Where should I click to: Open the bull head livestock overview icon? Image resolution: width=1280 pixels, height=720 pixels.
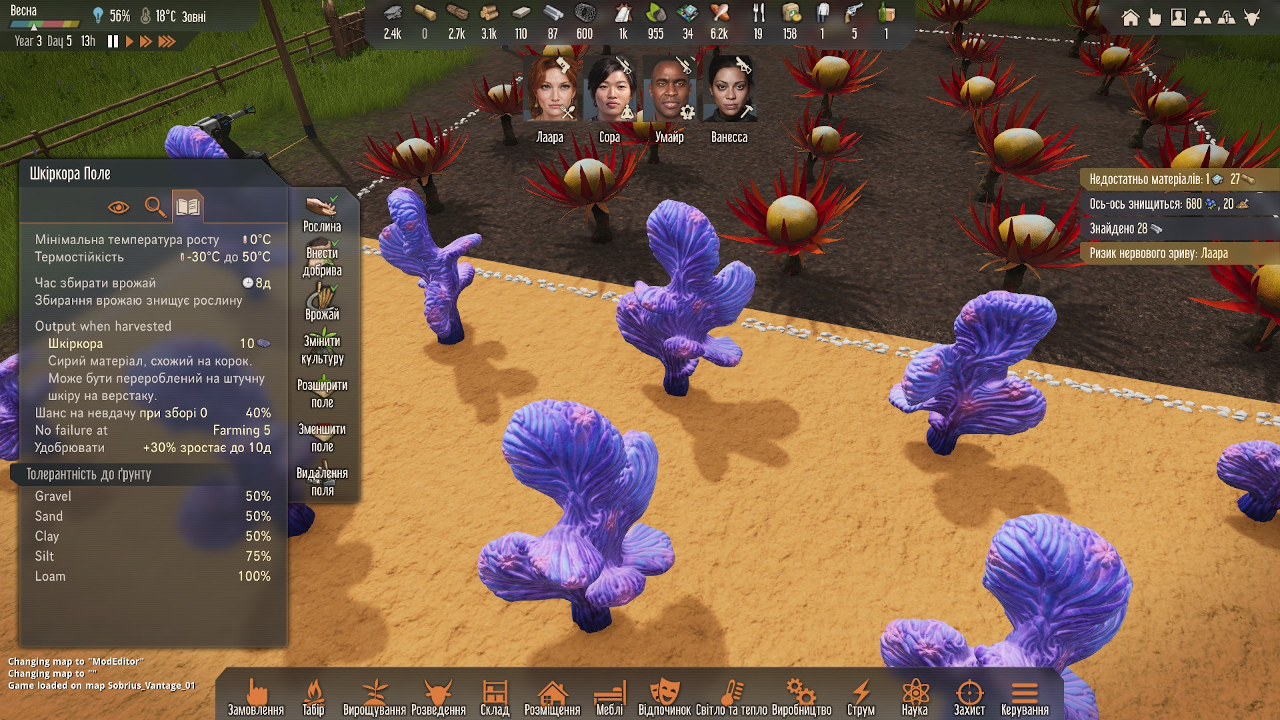pos(1250,17)
